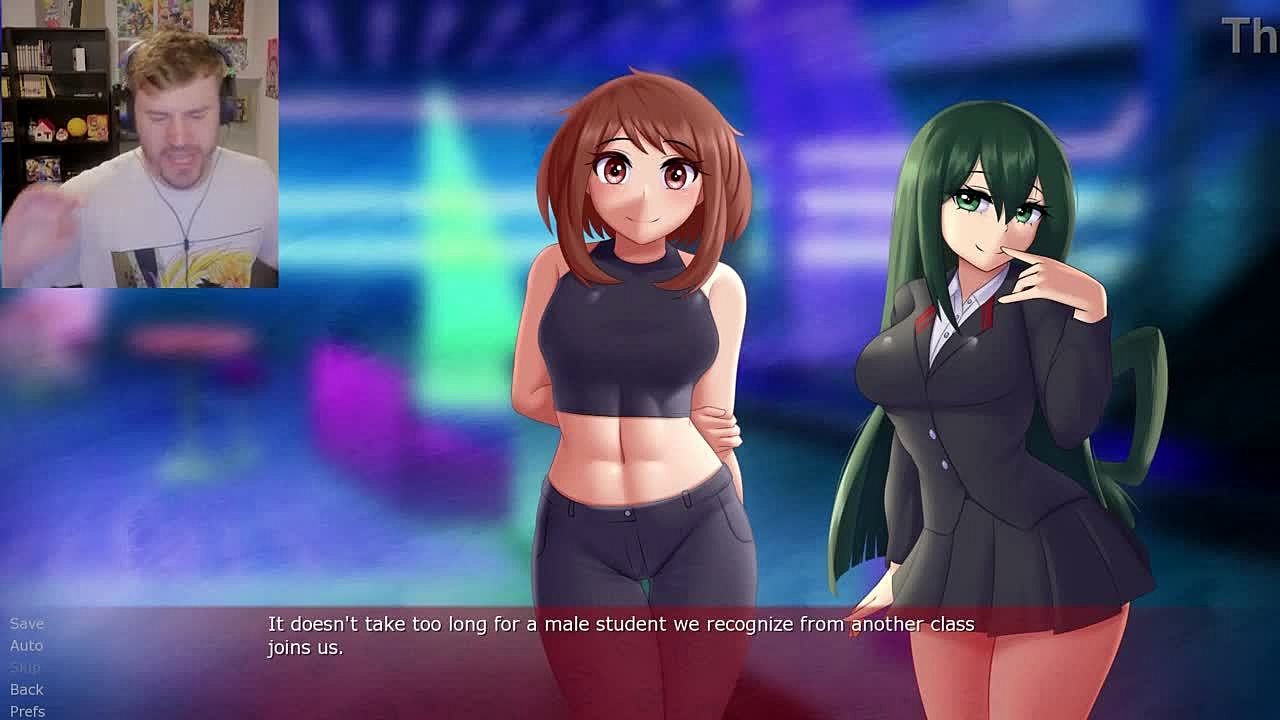Go Back to previous dialogue line
The height and width of the screenshot is (720, 1280).
(x=27, y=689)
